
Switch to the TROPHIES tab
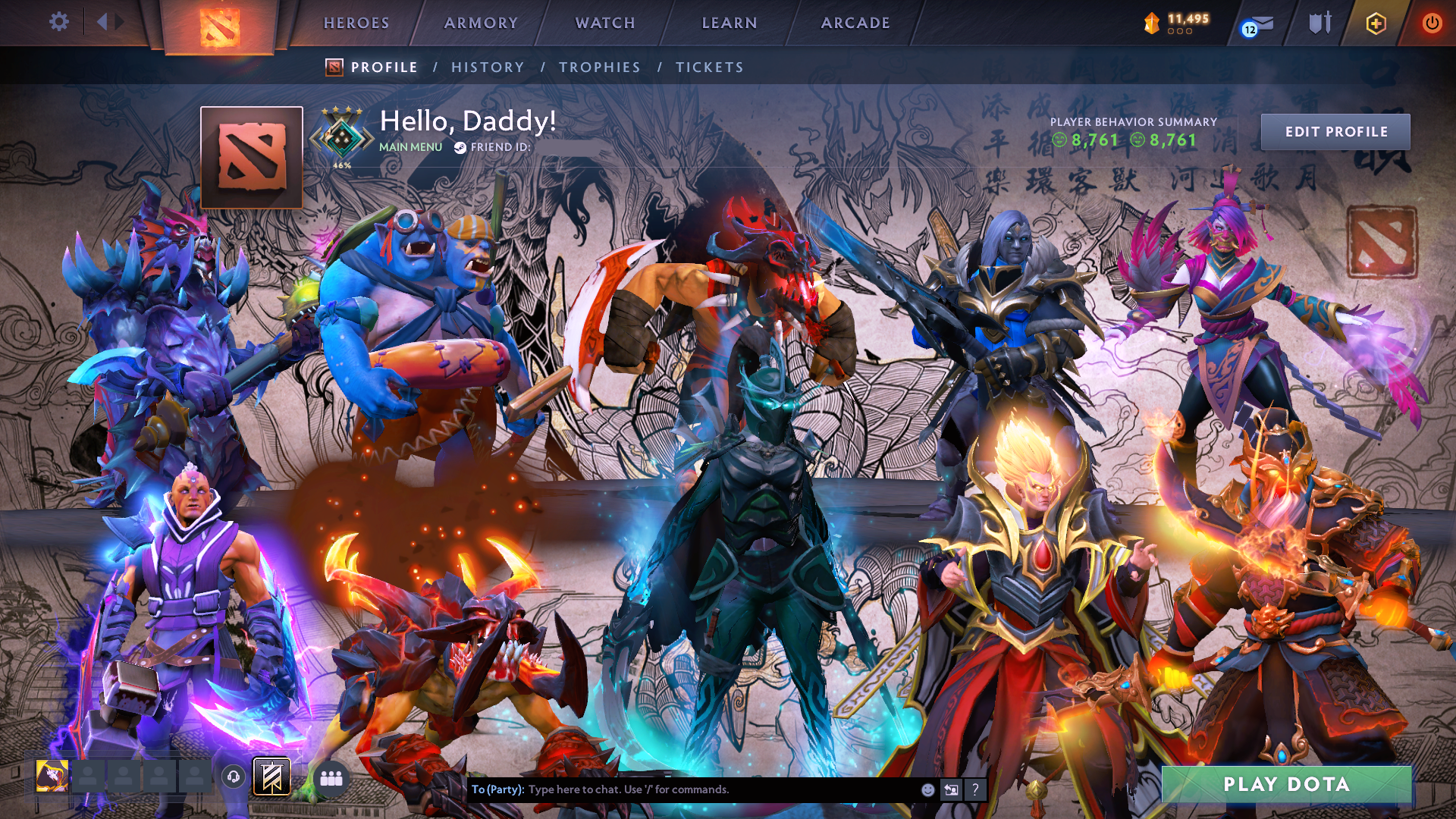click(600, 67)
